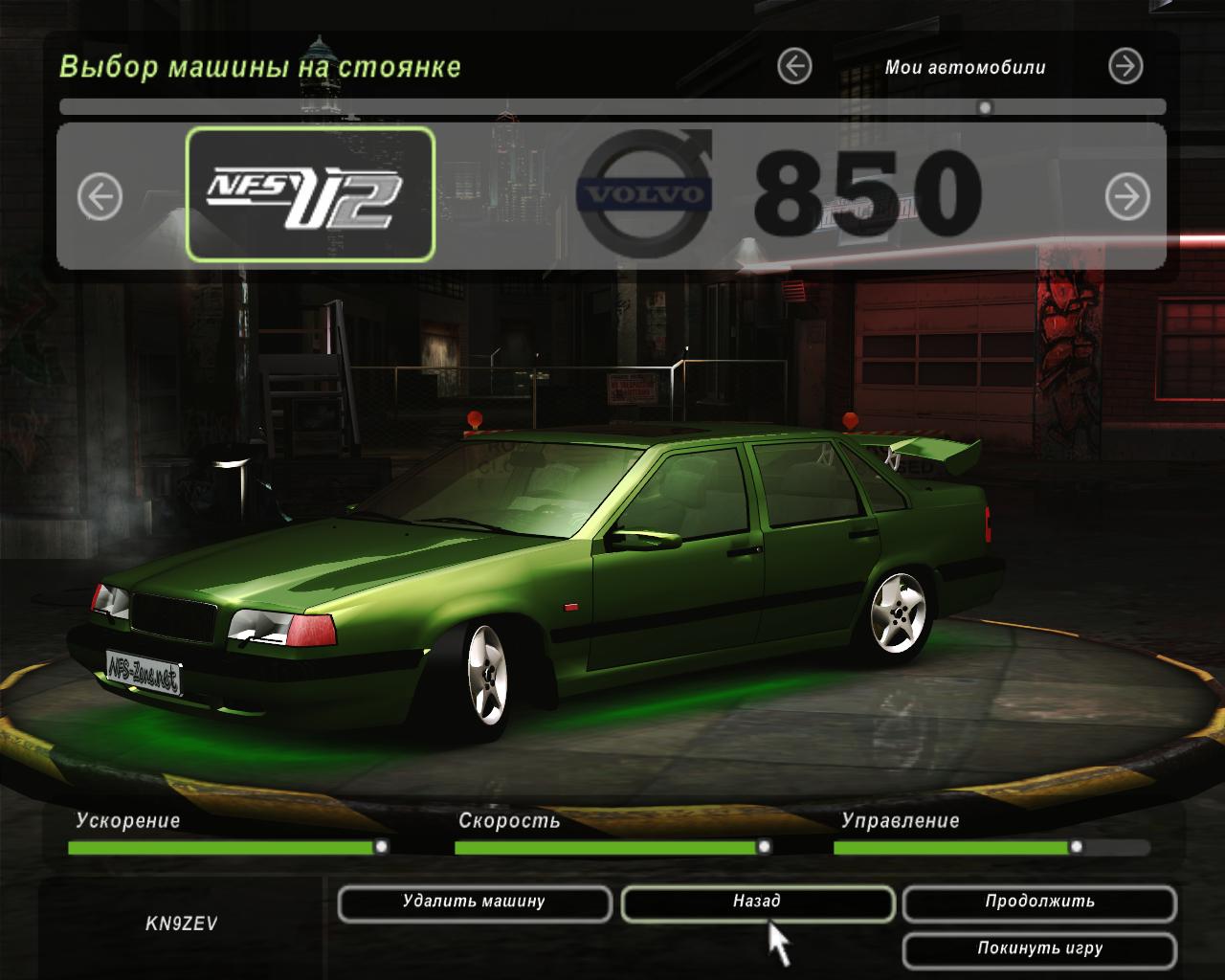Select the NFS U2 logo tile
This screenshot has height=980, width=1225.
click(x=310, y=195)
